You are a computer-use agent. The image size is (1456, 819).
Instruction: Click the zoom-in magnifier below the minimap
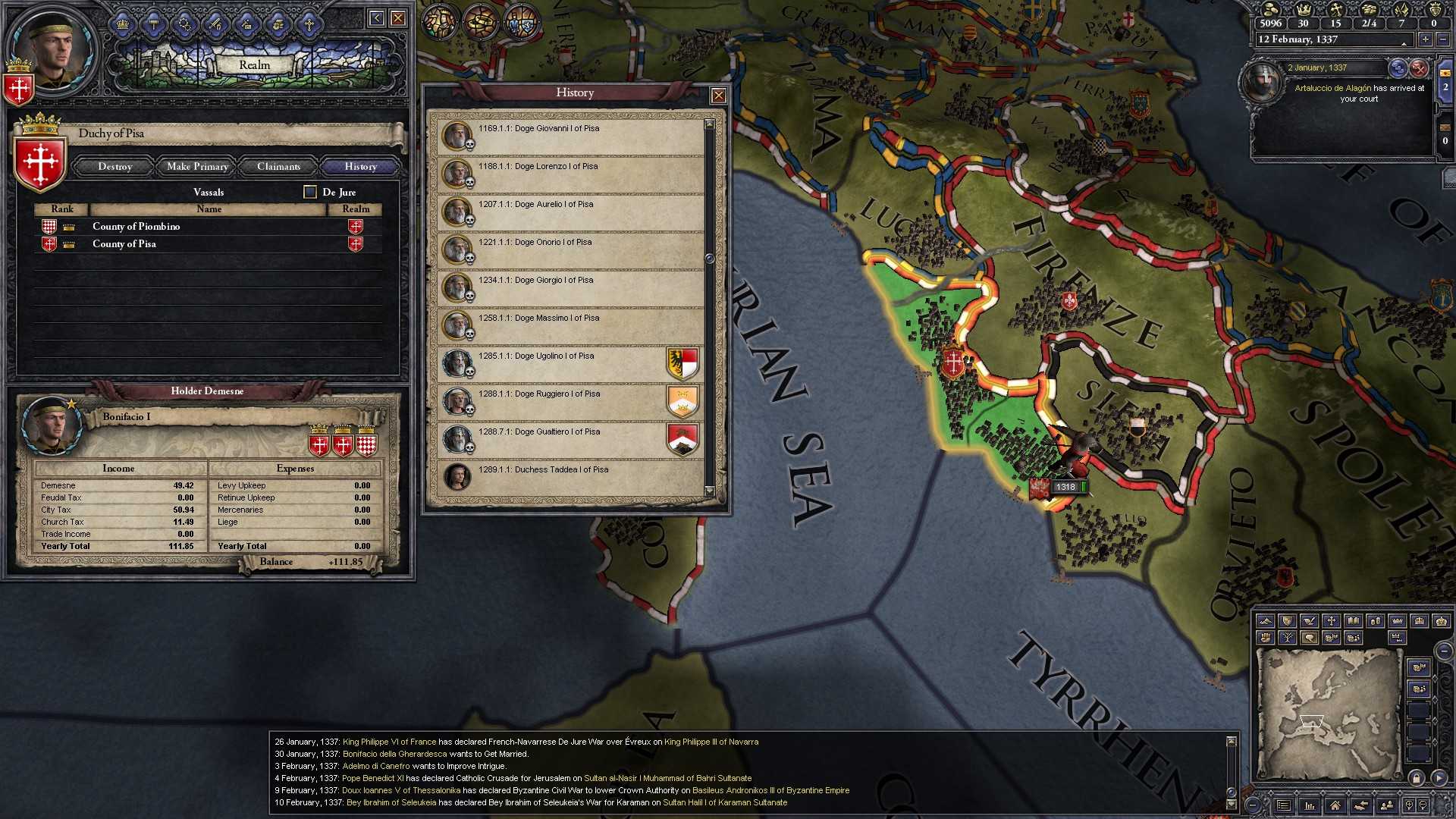(x=1409, y=805)
